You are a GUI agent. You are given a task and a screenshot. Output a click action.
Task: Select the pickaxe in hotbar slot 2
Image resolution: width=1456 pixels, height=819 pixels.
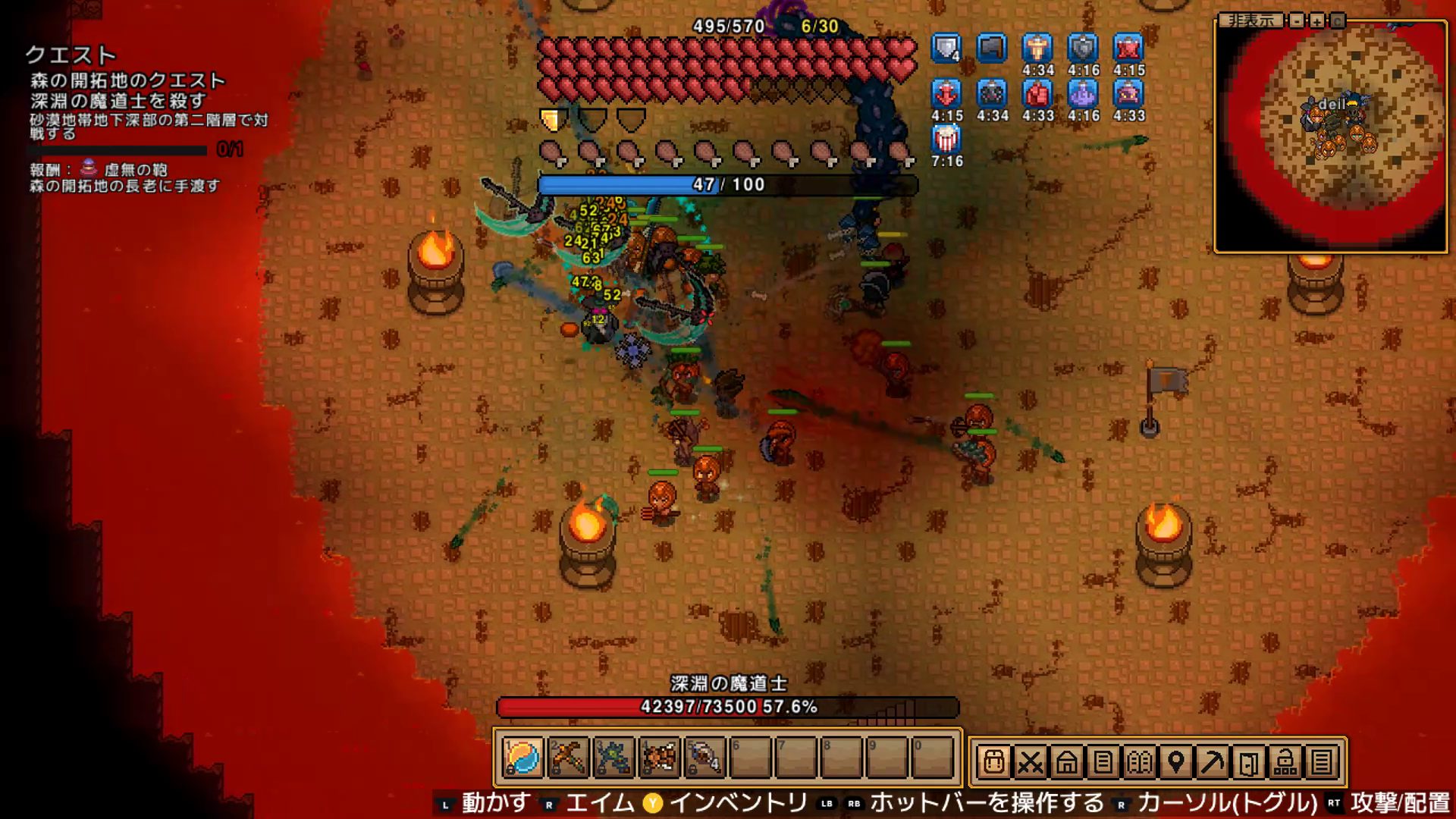tap(568, 758)
